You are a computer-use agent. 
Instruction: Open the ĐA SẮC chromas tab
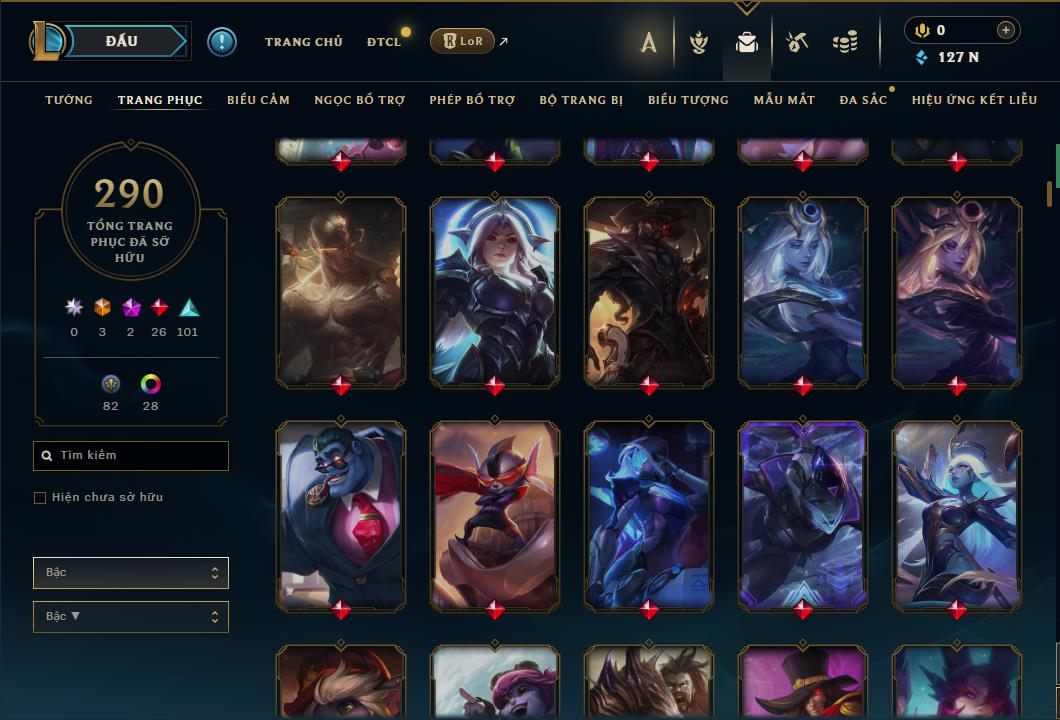click(x=863, y=100)
